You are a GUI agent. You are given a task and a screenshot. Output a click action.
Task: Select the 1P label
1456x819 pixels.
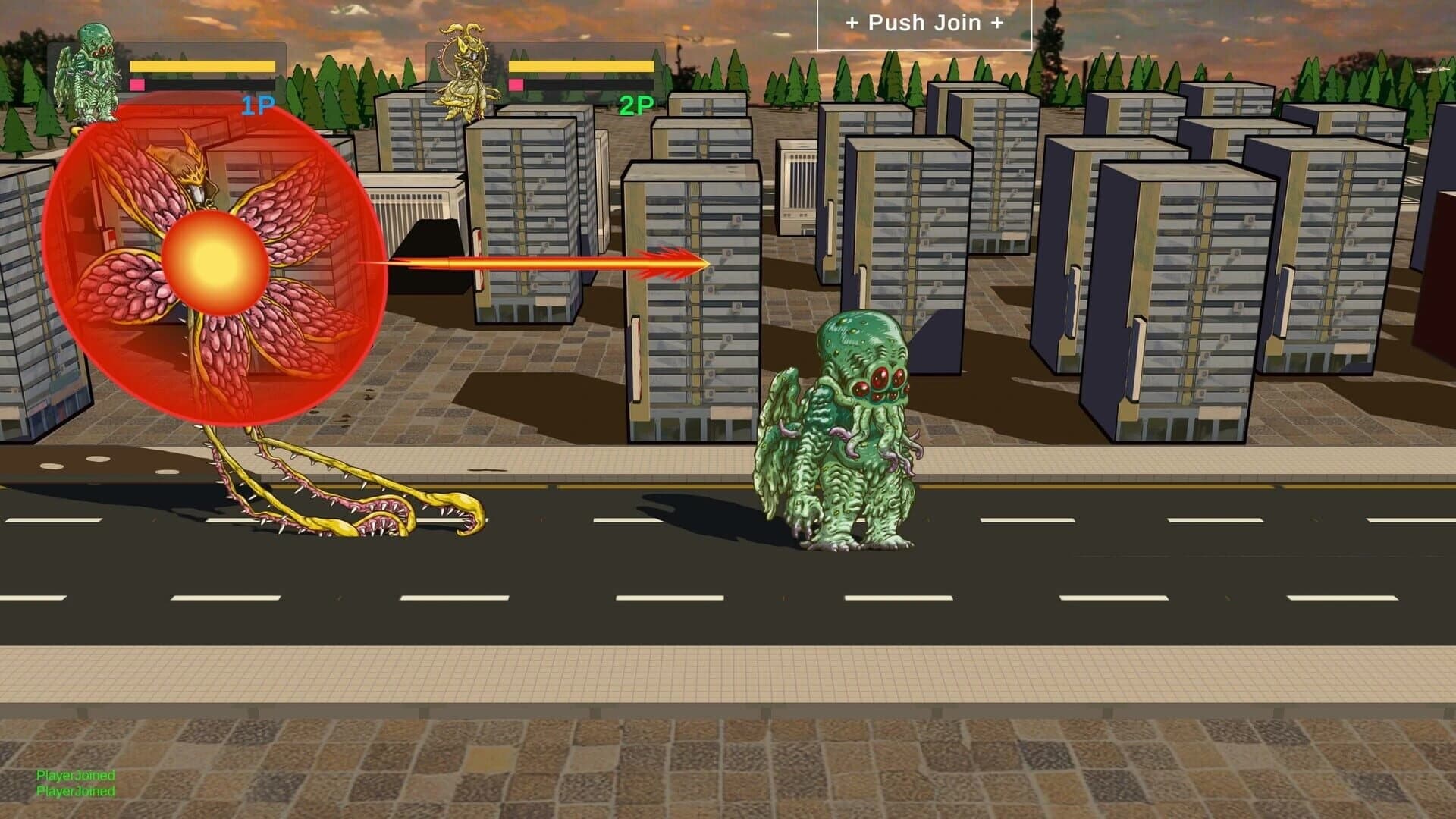(x=256, y=104)
